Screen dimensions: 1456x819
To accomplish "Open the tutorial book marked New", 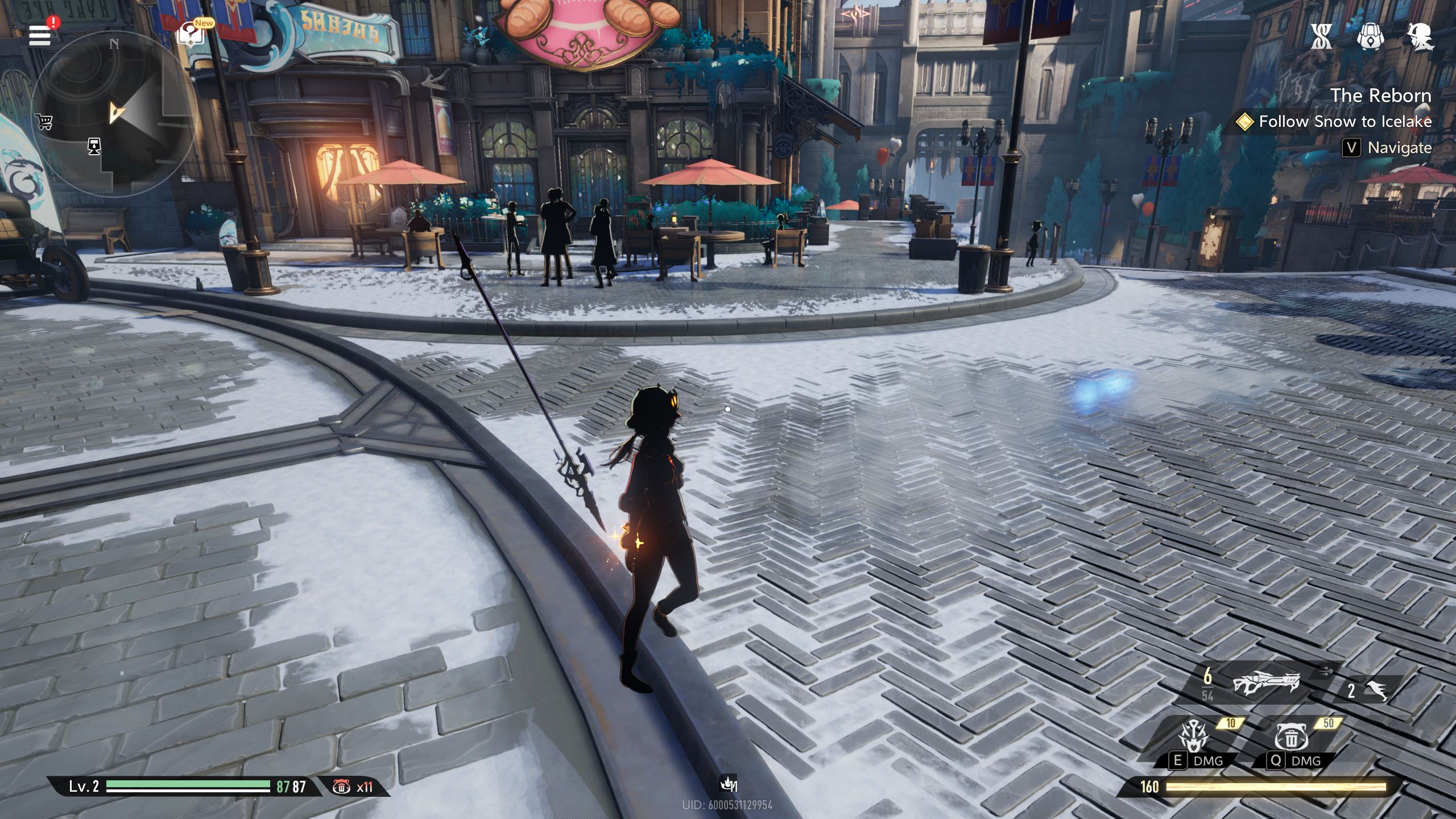I will [x=191, y=34].
